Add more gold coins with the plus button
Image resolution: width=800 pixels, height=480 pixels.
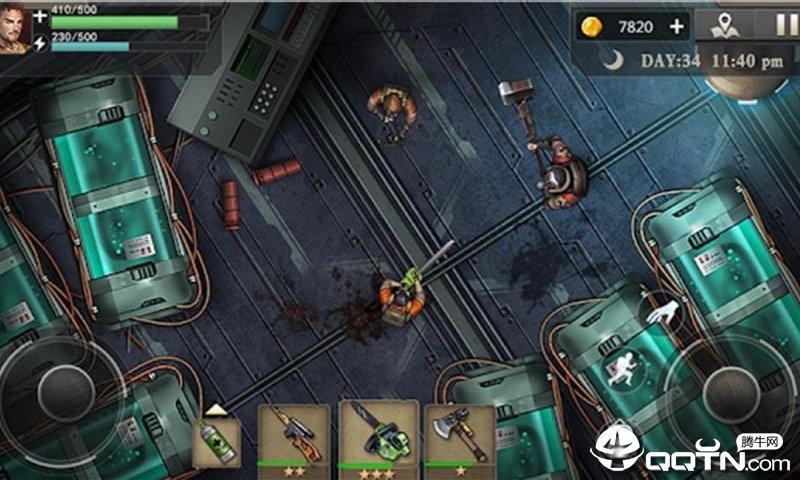click(x=677, y=27)
